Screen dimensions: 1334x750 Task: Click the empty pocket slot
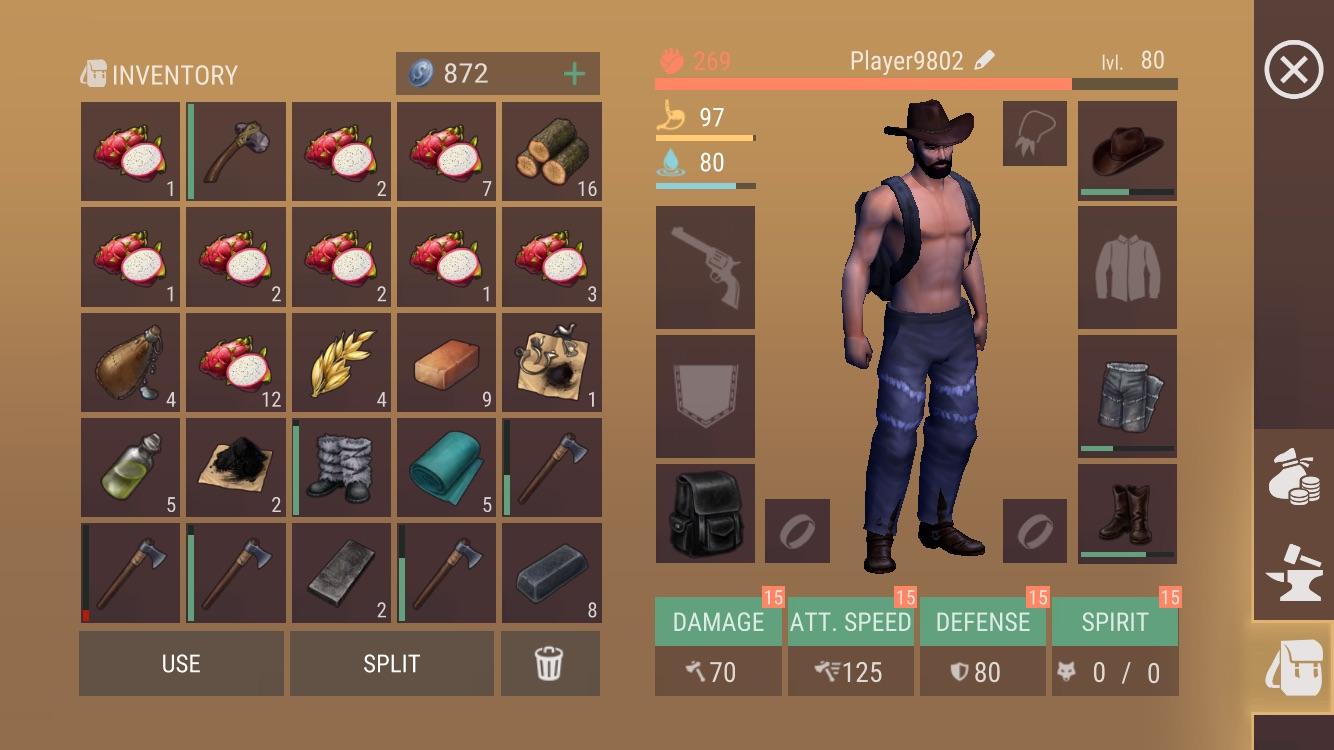click(x=705, y=395)
